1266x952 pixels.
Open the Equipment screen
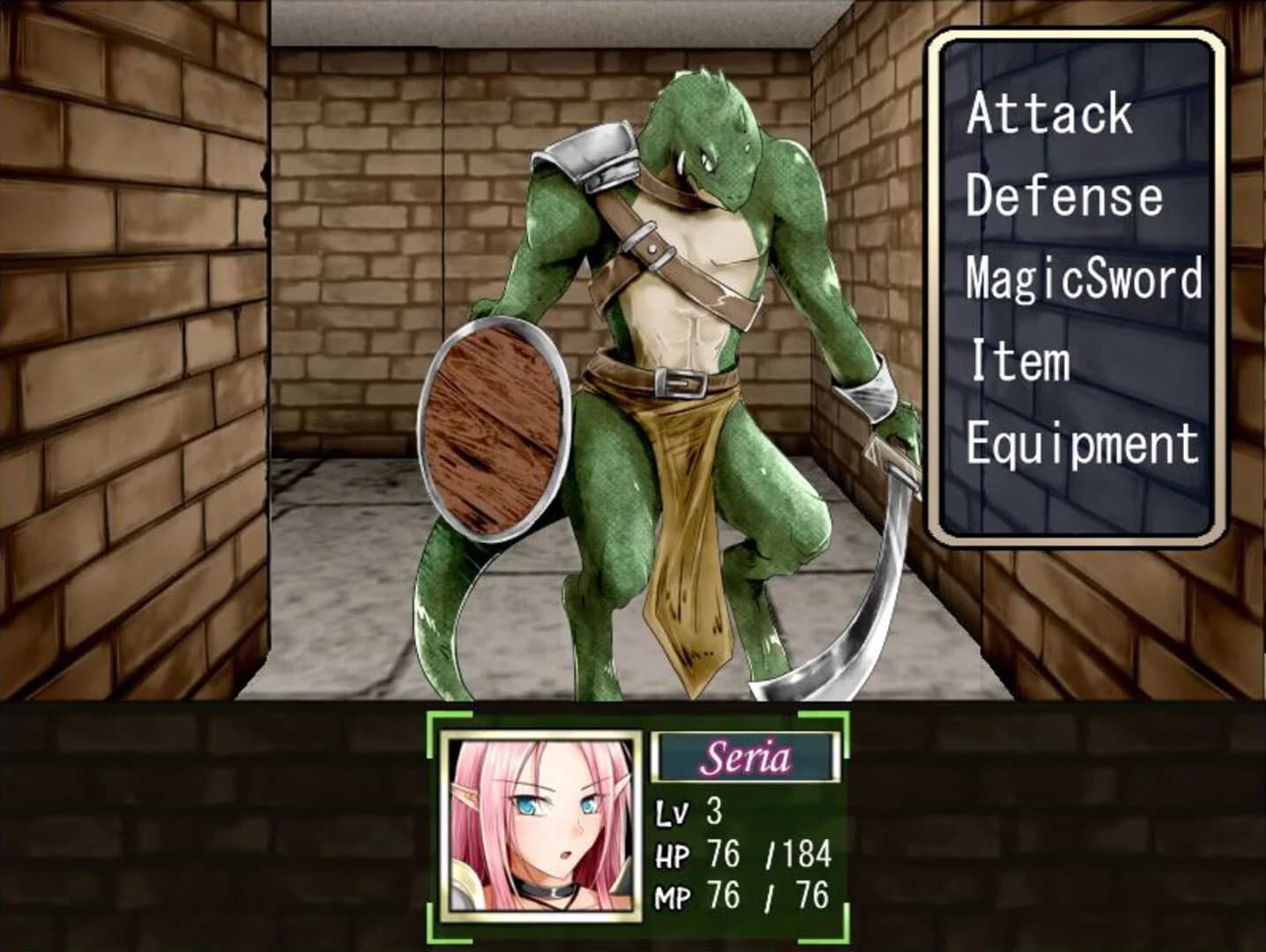pos(1082,440)
